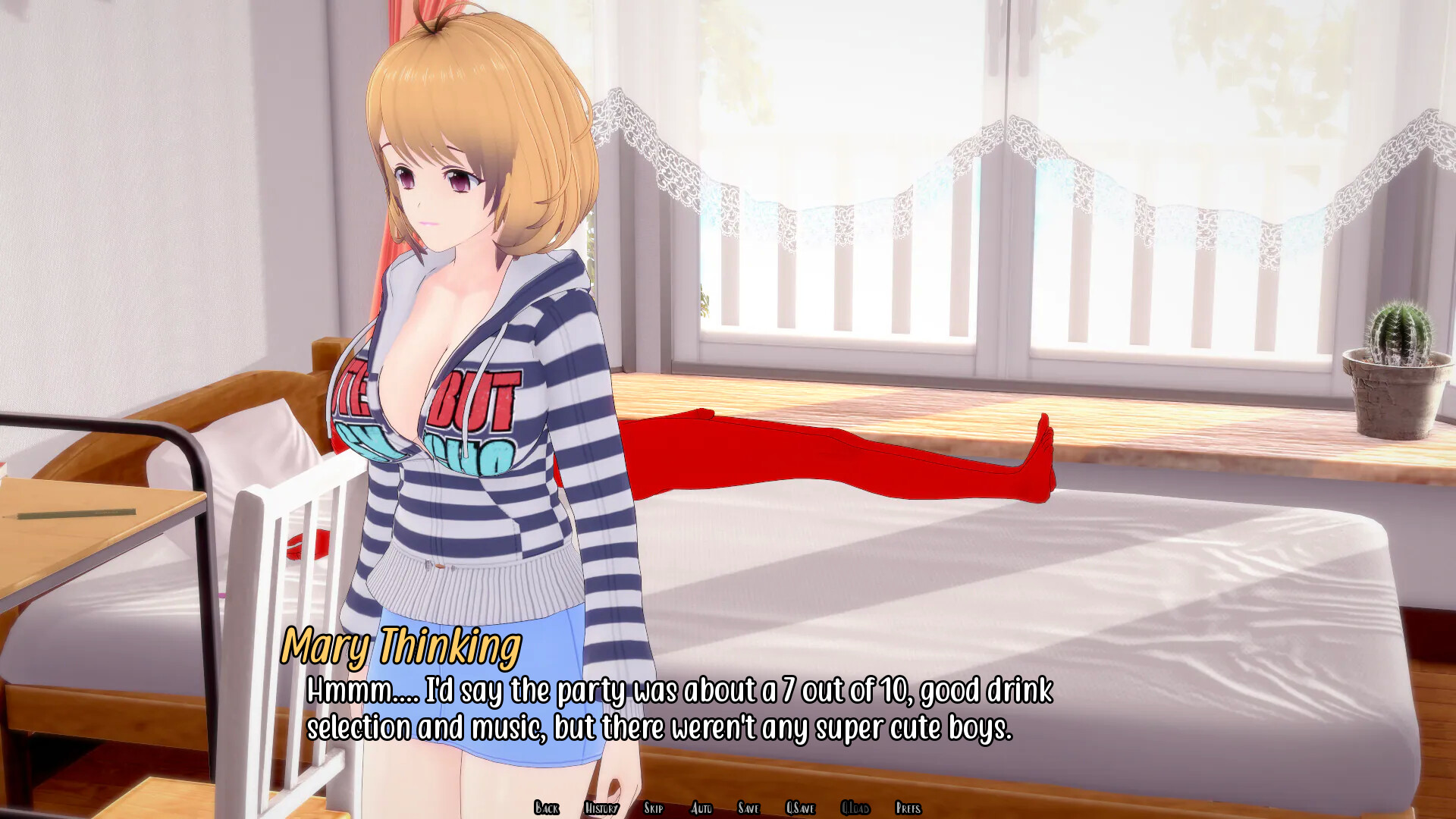
Task: Open the History log
Action: [x=601, y=808]
